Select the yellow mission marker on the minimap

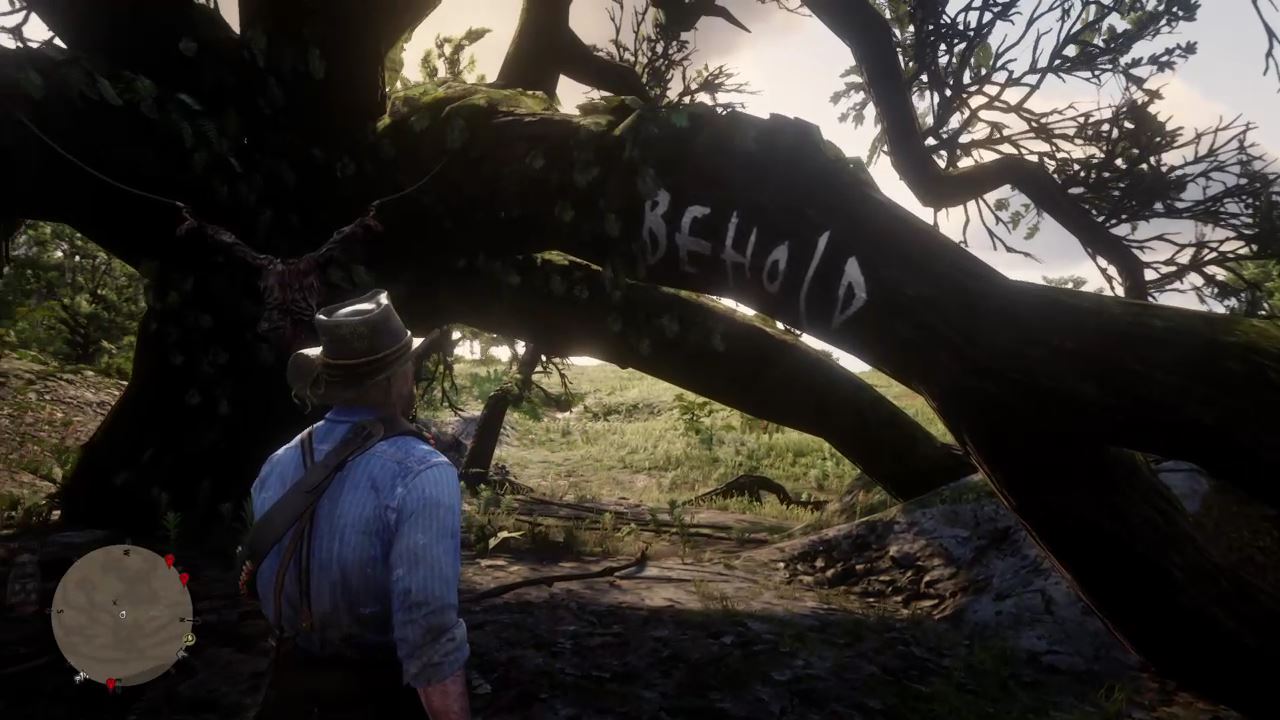(188, 639)
